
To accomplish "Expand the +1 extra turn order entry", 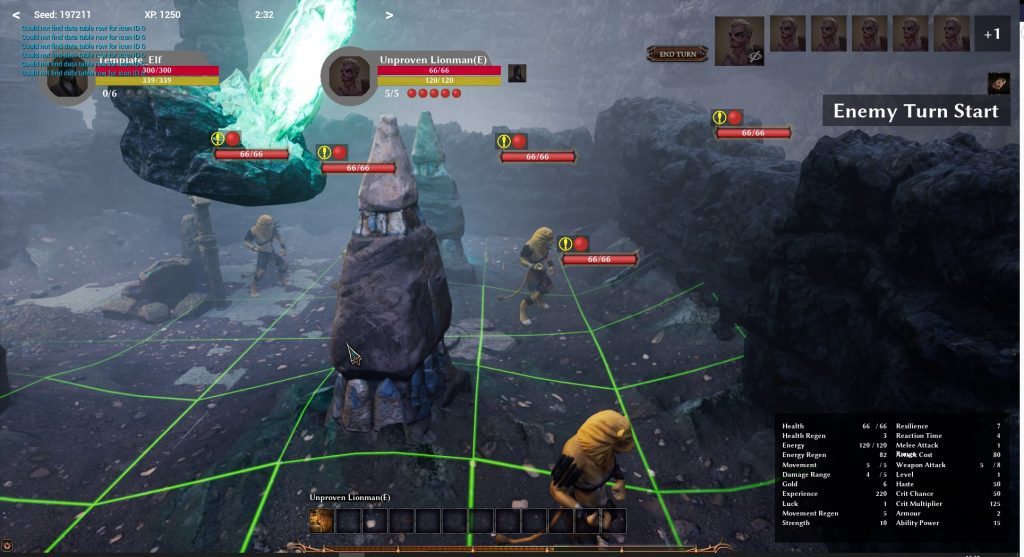I will click(991, 34).
